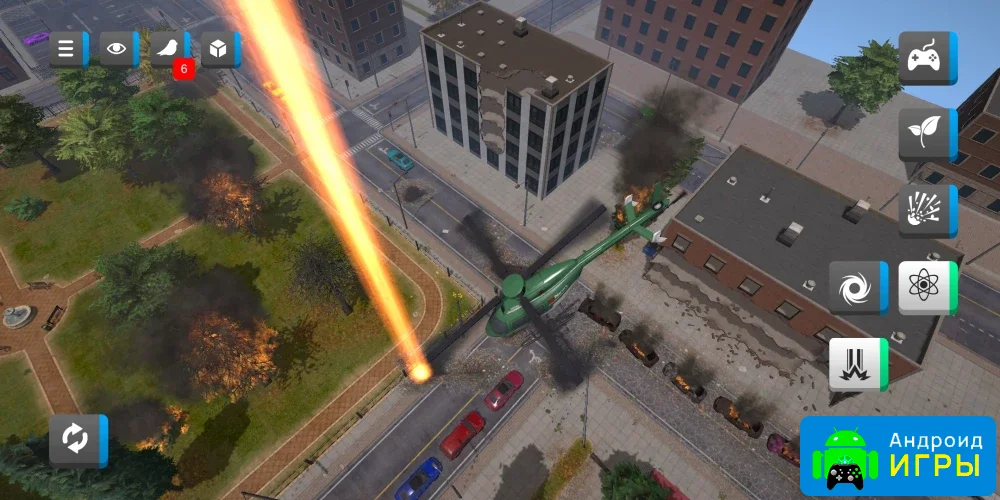Activate the orbital beam strike icon
The width and height of the screenshot is (1000, 500).
point(856,364)
